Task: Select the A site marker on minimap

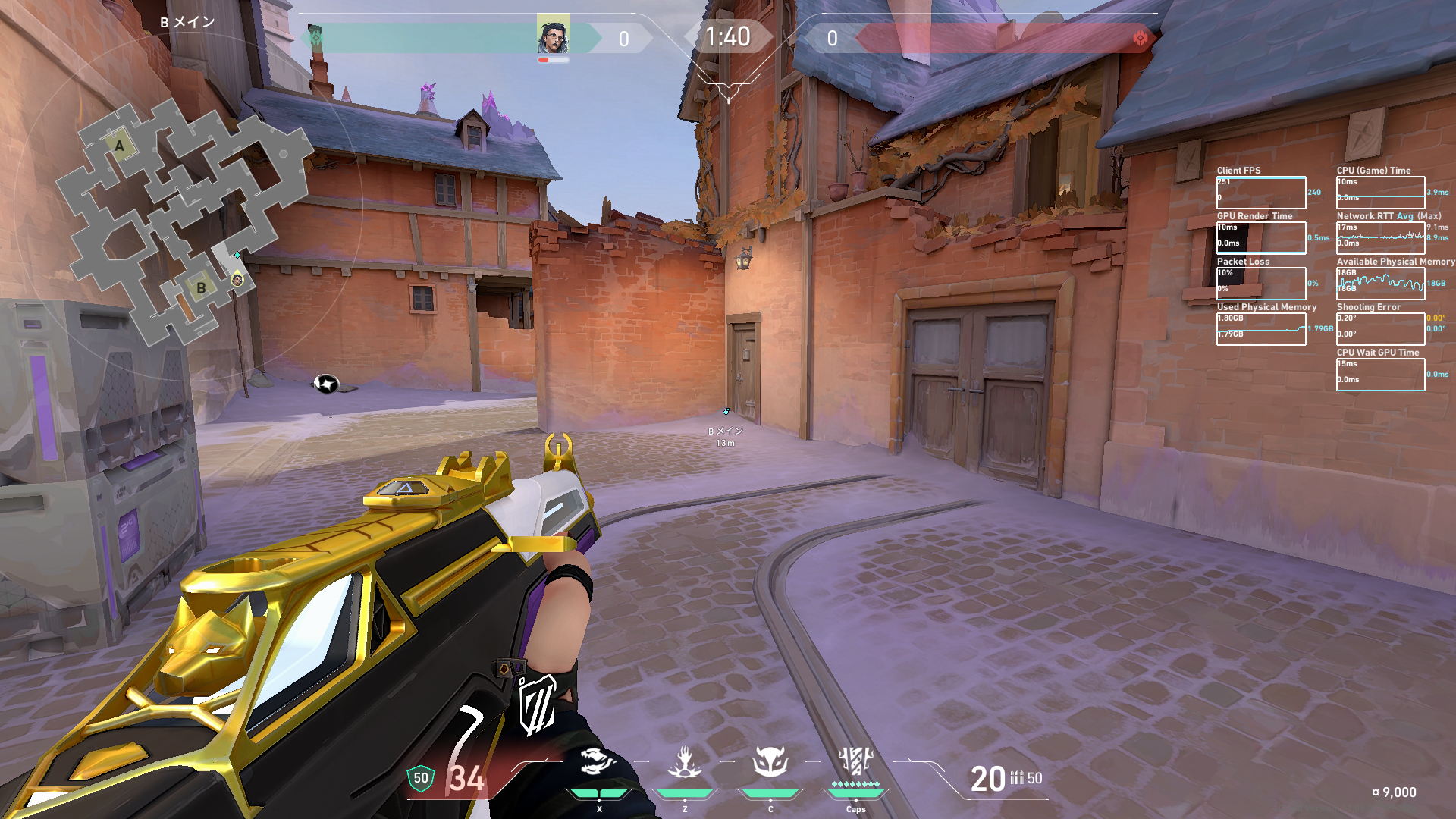Action: click(x=119, y=146)
